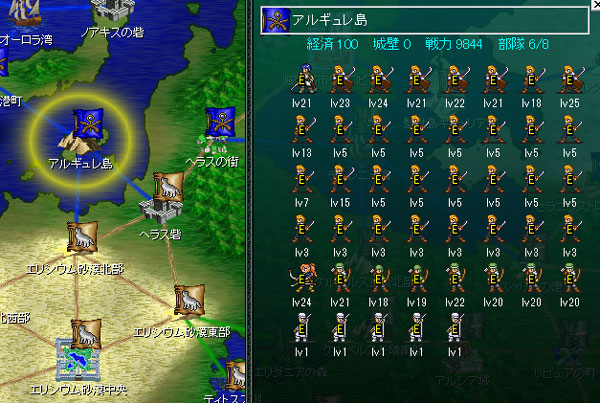
Task: Select the blue-haired lv21 knight leader
Action: pos(301,79)
